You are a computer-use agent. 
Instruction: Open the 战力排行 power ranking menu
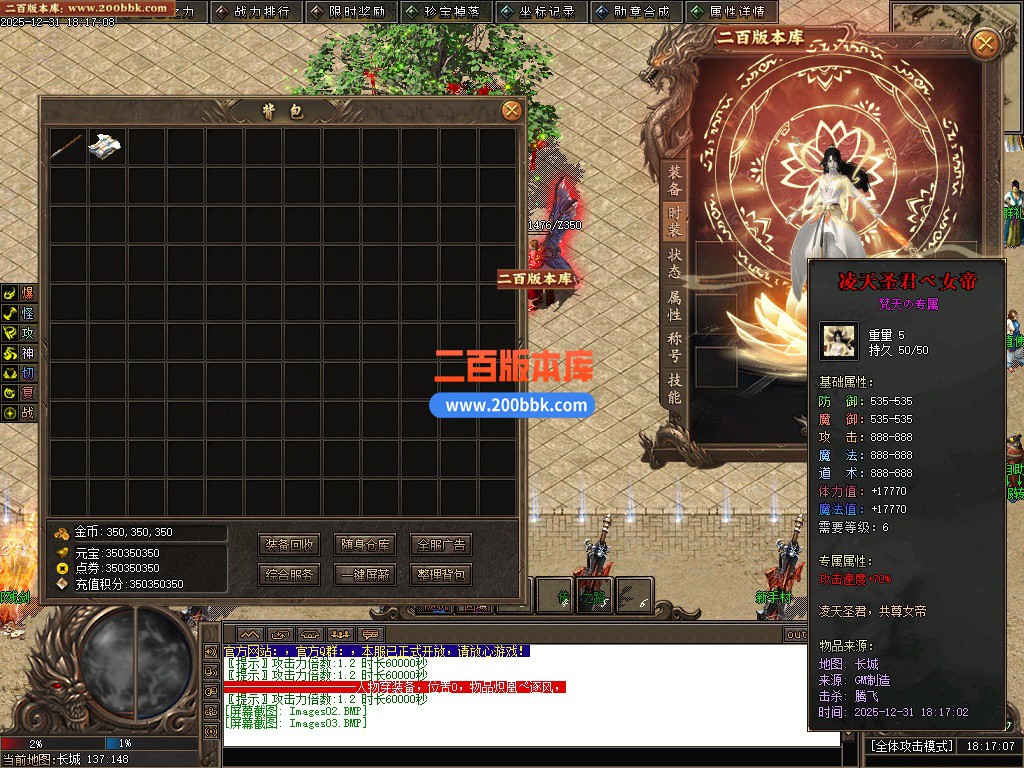pos(254,12)
